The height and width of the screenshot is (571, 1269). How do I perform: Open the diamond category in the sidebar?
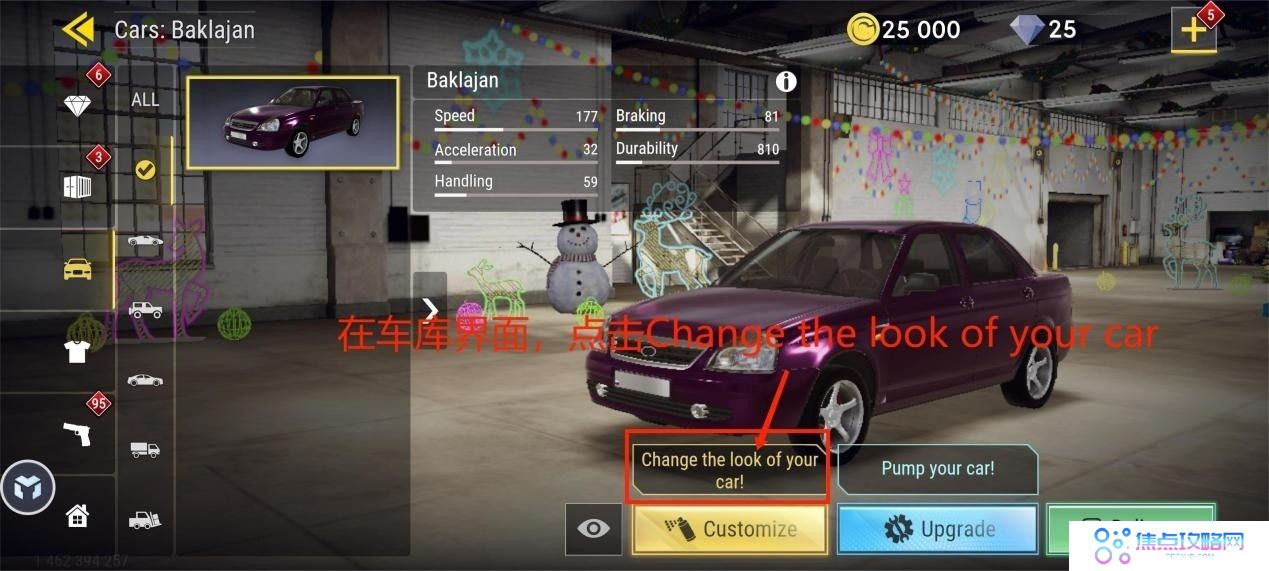[77, 105]
